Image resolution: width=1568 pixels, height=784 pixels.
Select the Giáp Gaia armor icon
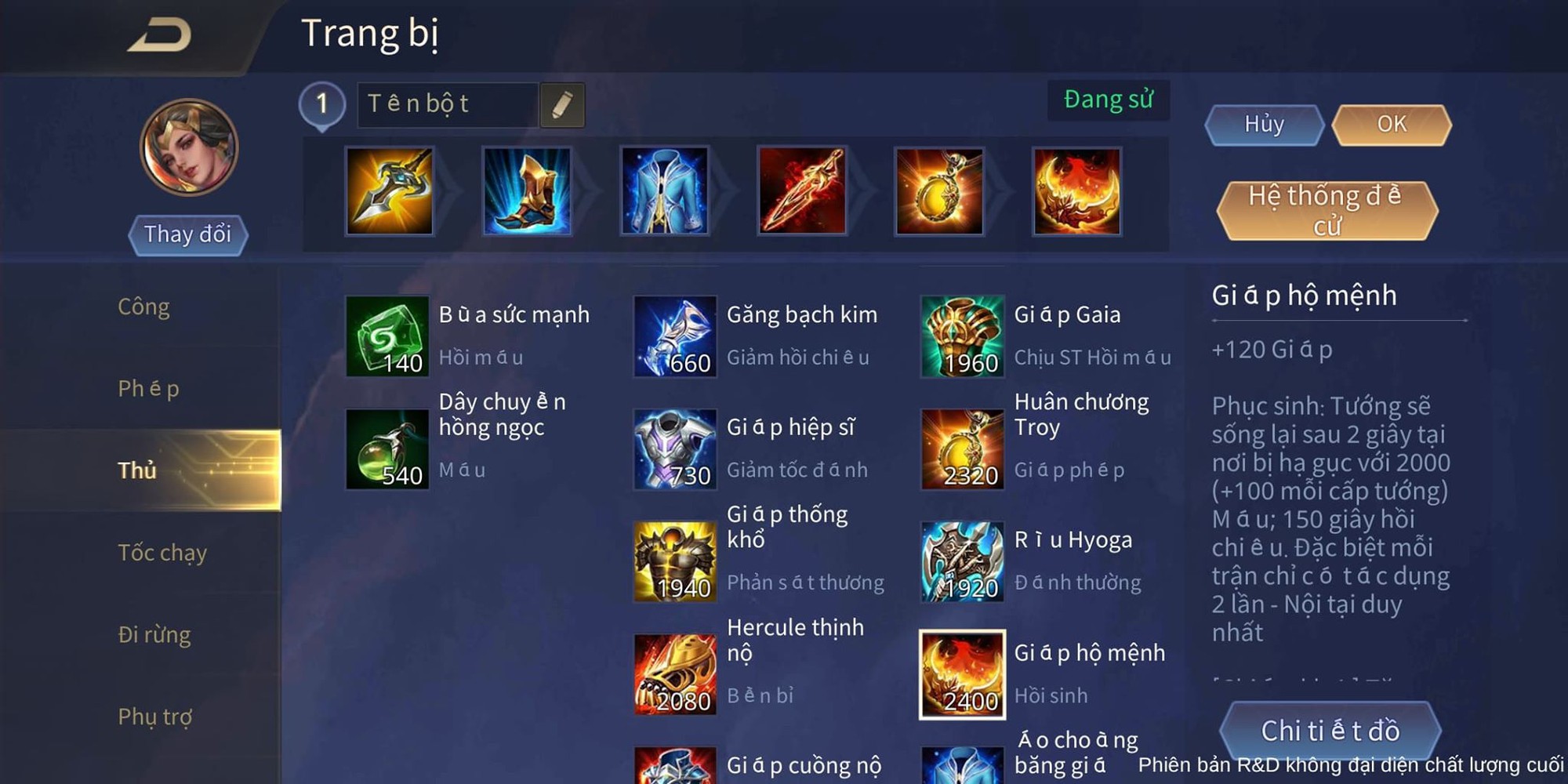pyautogui.click(x=961, y=338)
